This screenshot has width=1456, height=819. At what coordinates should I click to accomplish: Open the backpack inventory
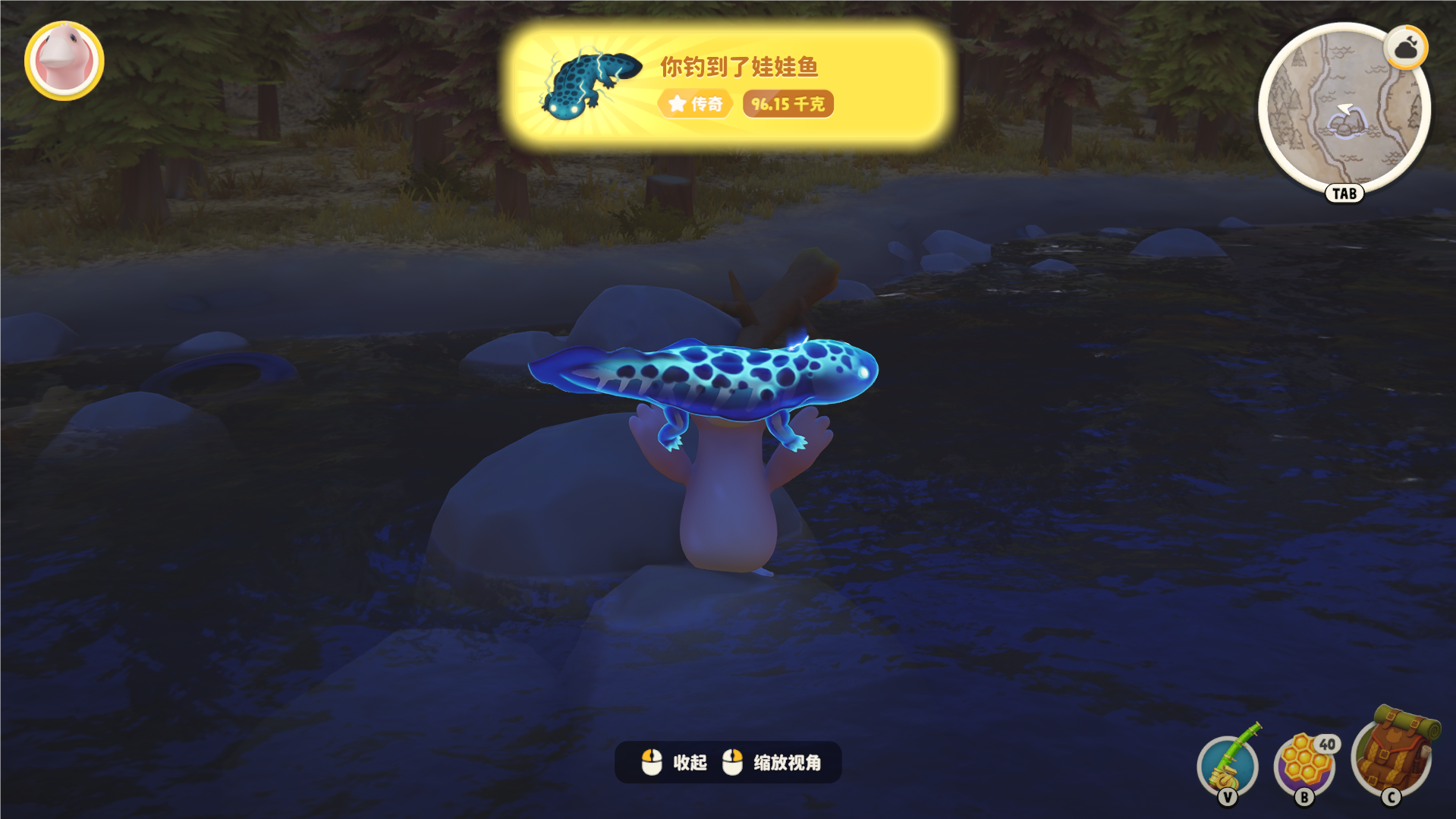point(1392,754)
